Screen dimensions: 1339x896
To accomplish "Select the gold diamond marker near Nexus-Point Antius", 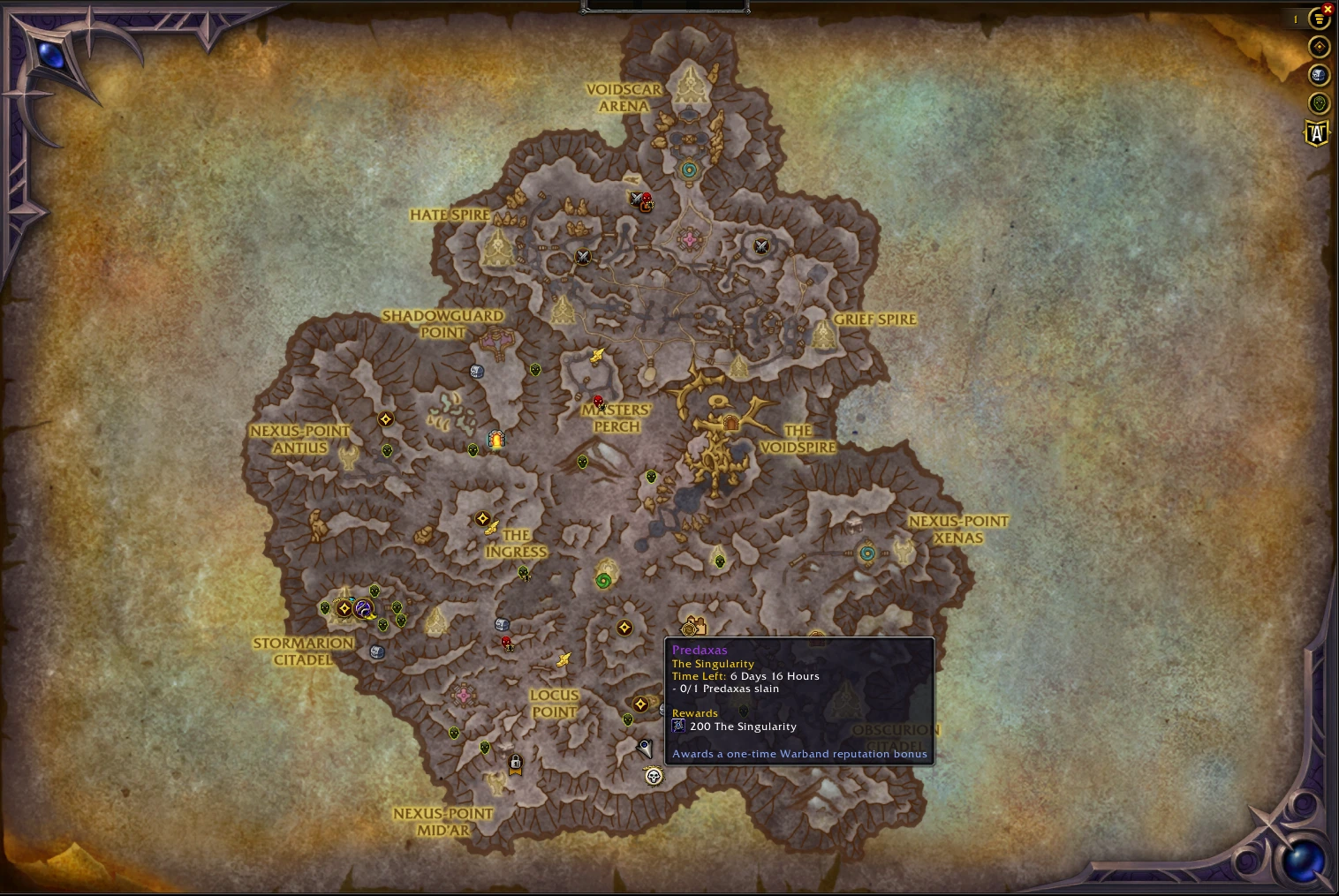I will coord(385,419).
